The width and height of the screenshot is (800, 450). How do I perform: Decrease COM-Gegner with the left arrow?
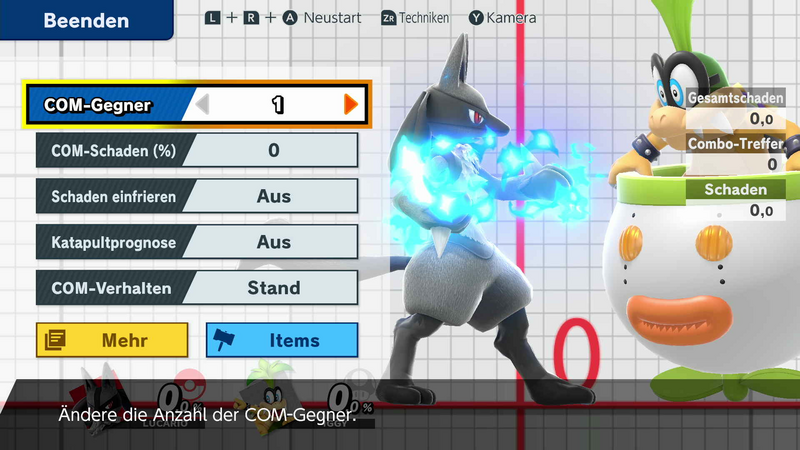(203, 104)
